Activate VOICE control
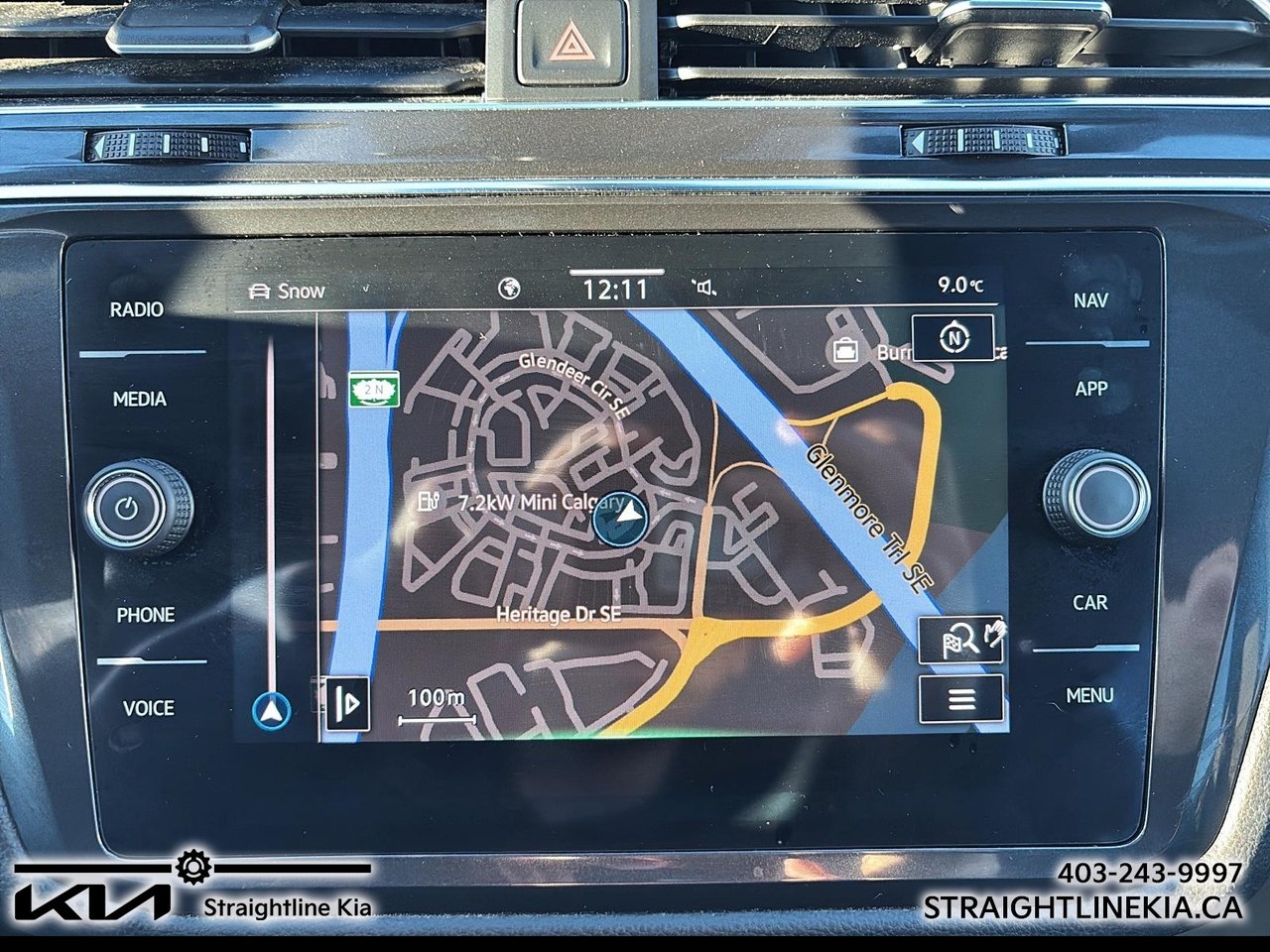Image resolution: width=1270 pixels, height=952 pixels. point(147,709)
